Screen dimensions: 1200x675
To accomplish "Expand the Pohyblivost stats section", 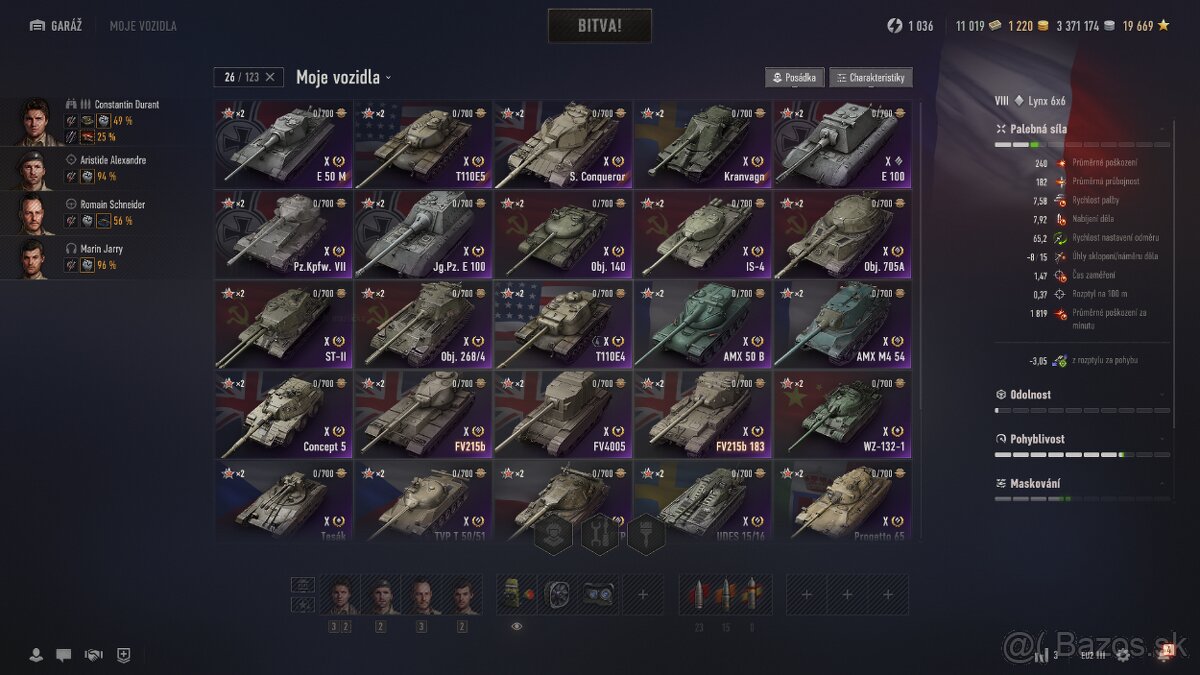I will coord(1080,439).
